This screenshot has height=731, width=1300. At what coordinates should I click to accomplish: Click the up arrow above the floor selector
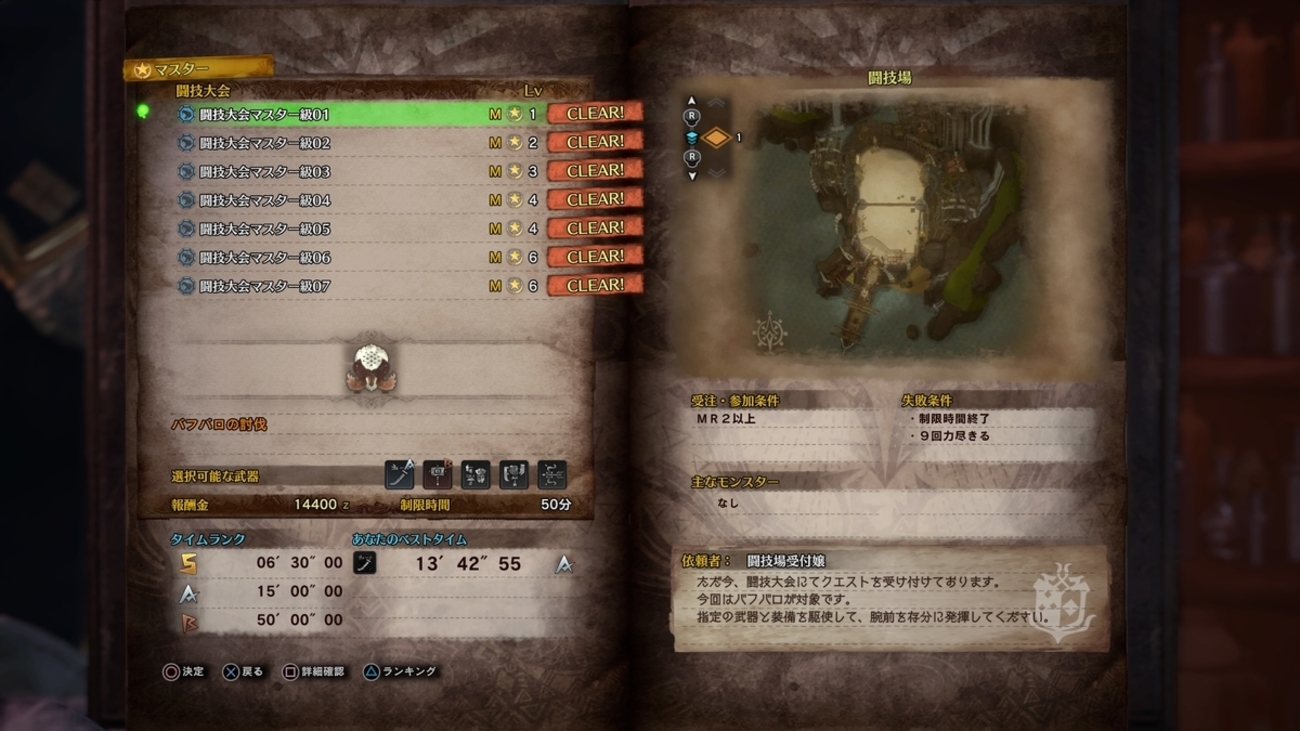tap(692, 101)
